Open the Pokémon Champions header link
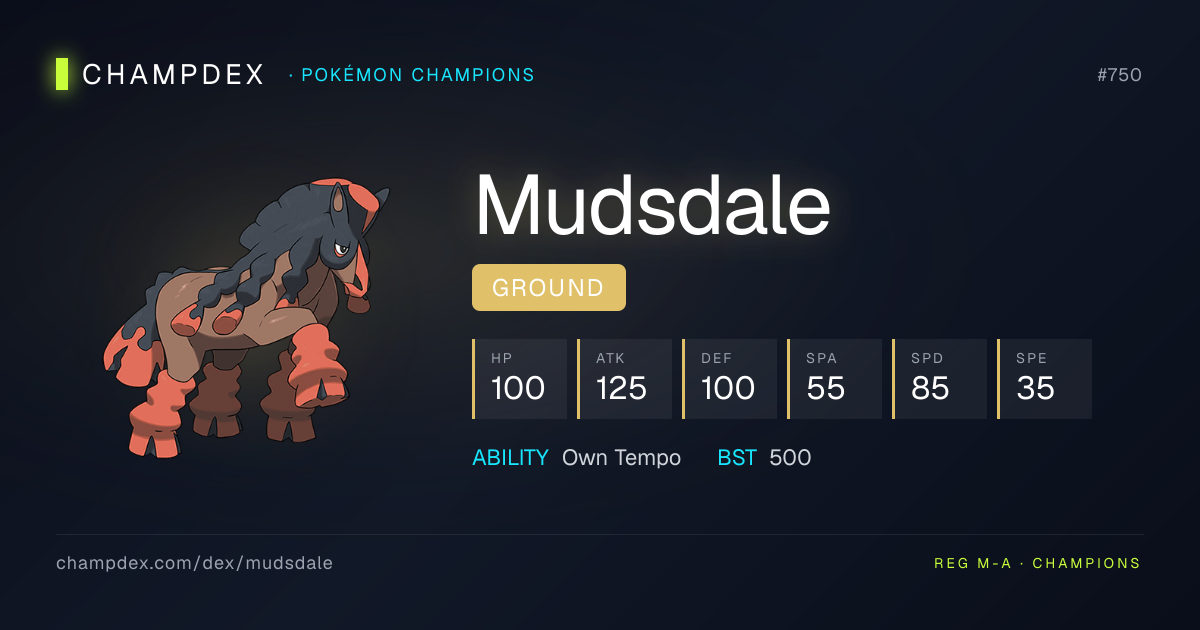This screenshot has width=1200, height=630. [x=415, y=75]
